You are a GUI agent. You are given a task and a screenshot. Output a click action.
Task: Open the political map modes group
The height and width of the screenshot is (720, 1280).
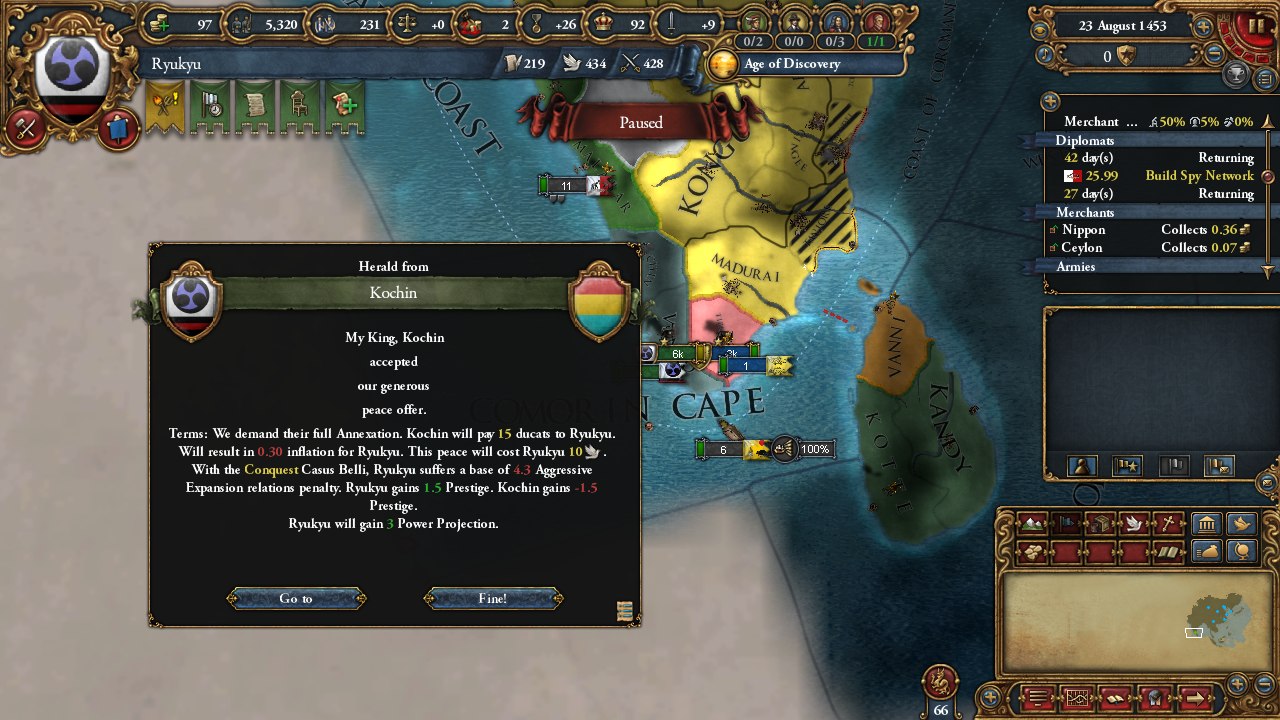(1207, 523)
